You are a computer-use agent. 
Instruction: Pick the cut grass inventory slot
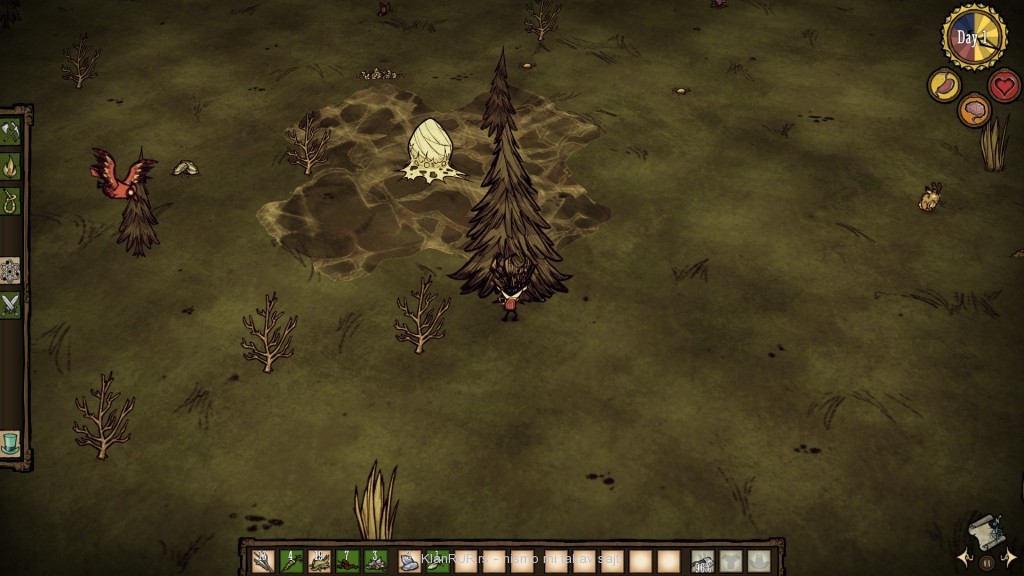[319, 561]
